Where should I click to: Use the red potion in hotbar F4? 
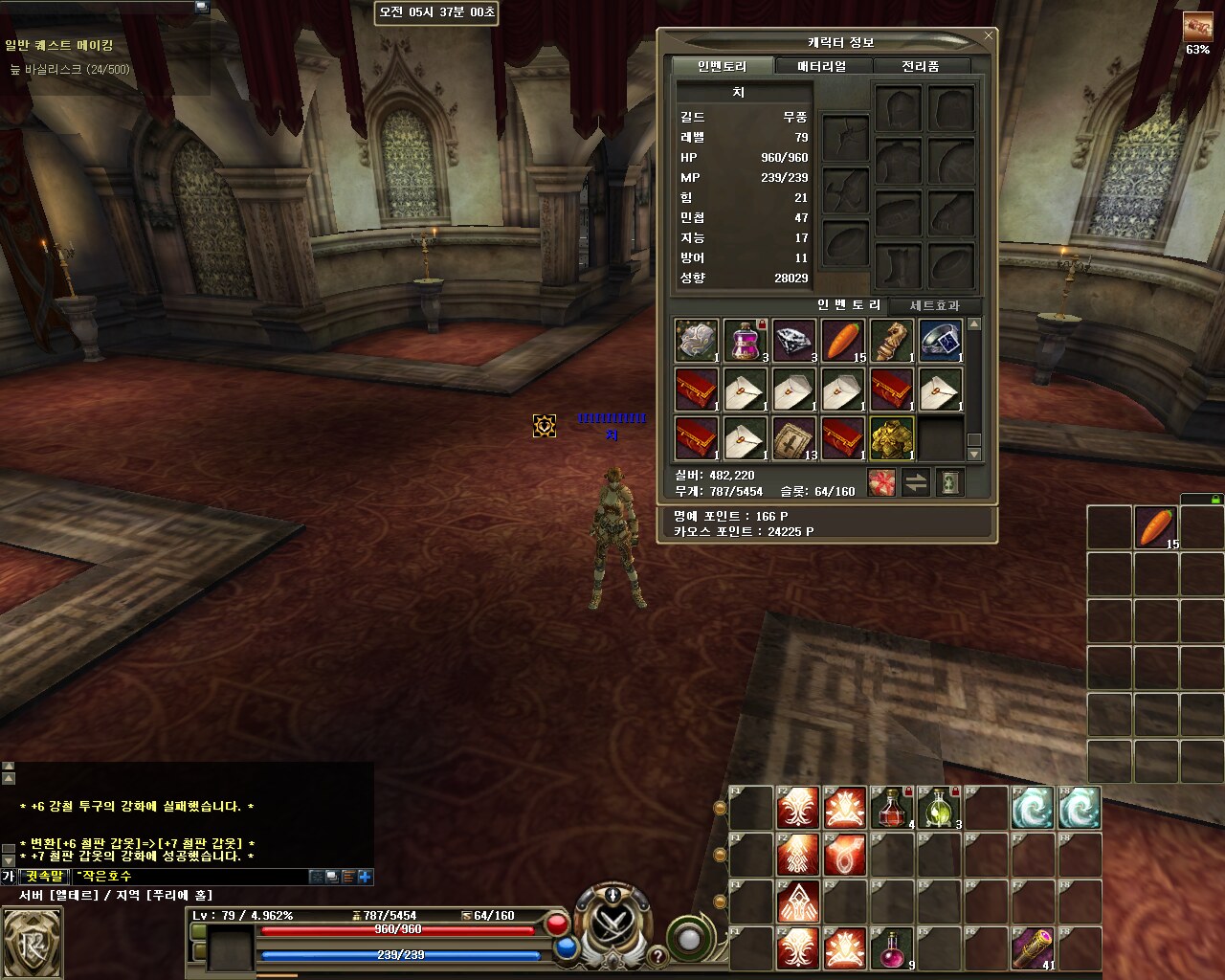click(x=892, y=808)
